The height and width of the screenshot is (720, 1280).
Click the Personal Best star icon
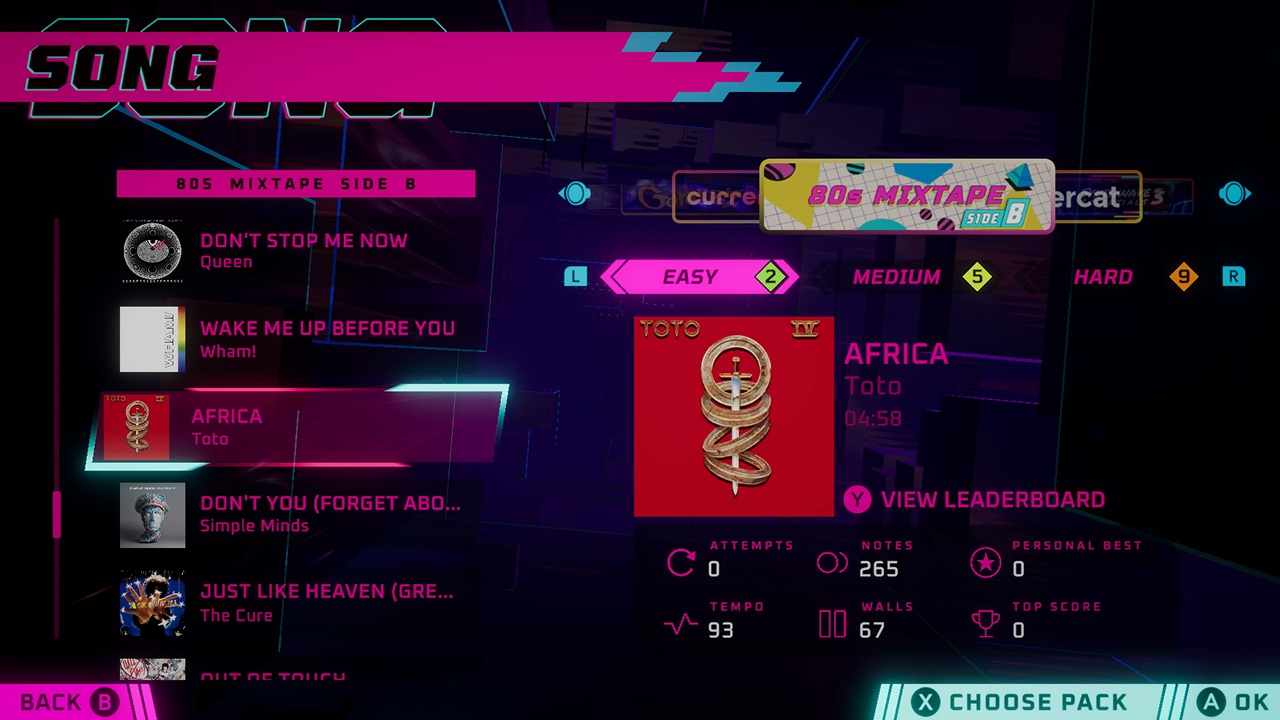click(x=986, y=563)
